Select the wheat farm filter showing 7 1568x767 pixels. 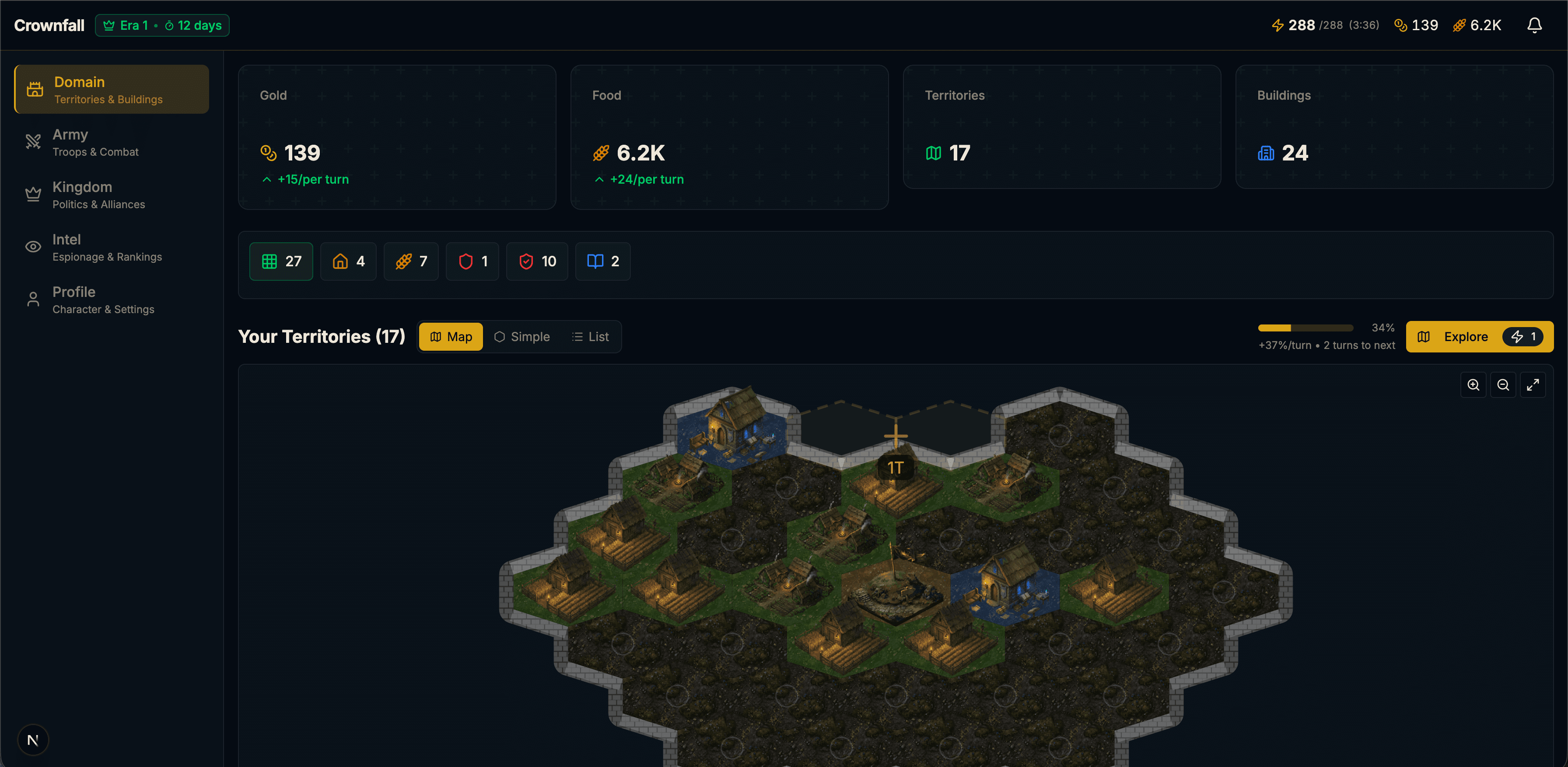[x=411, y=261]
